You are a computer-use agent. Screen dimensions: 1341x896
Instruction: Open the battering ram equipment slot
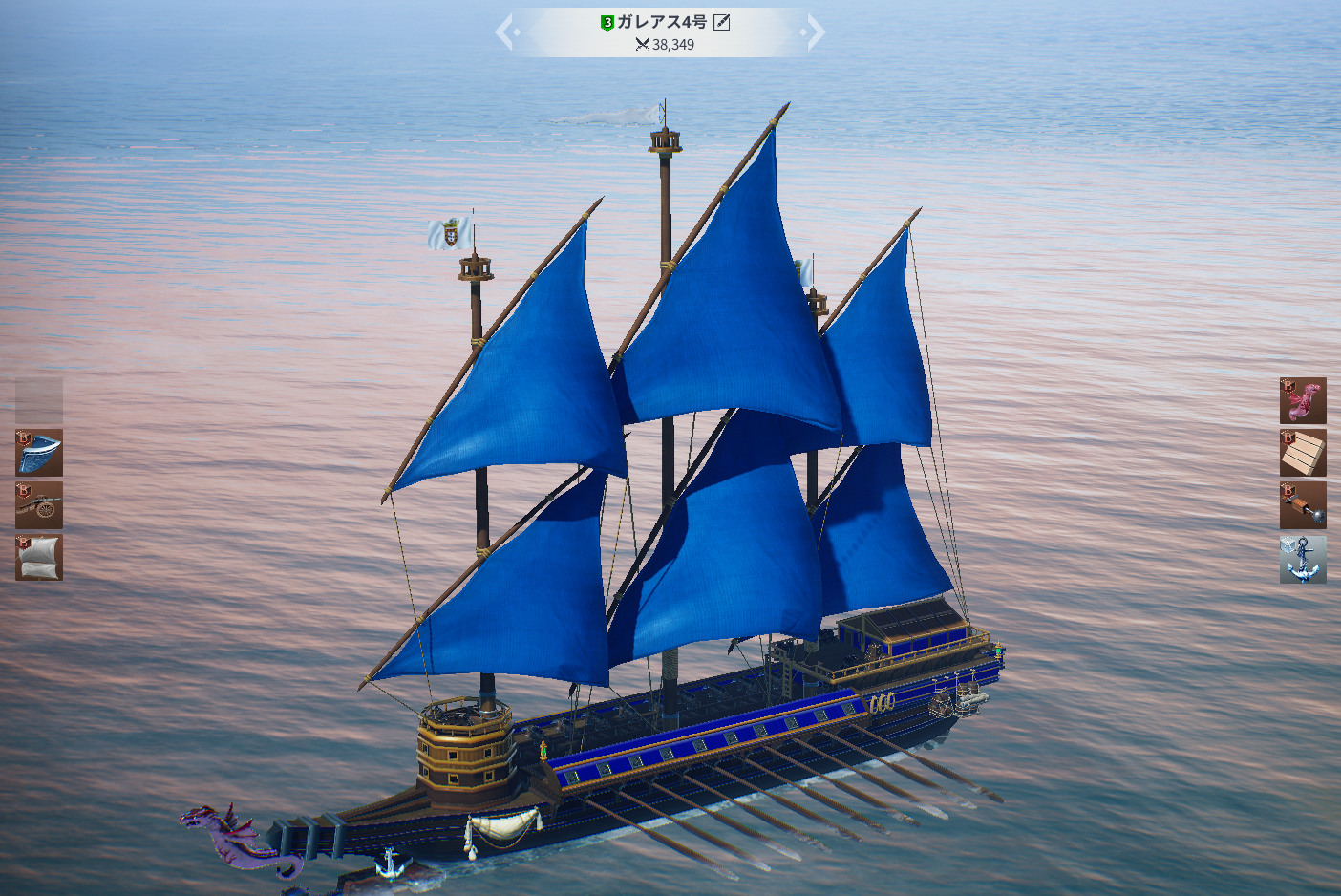pos(1303,505)
